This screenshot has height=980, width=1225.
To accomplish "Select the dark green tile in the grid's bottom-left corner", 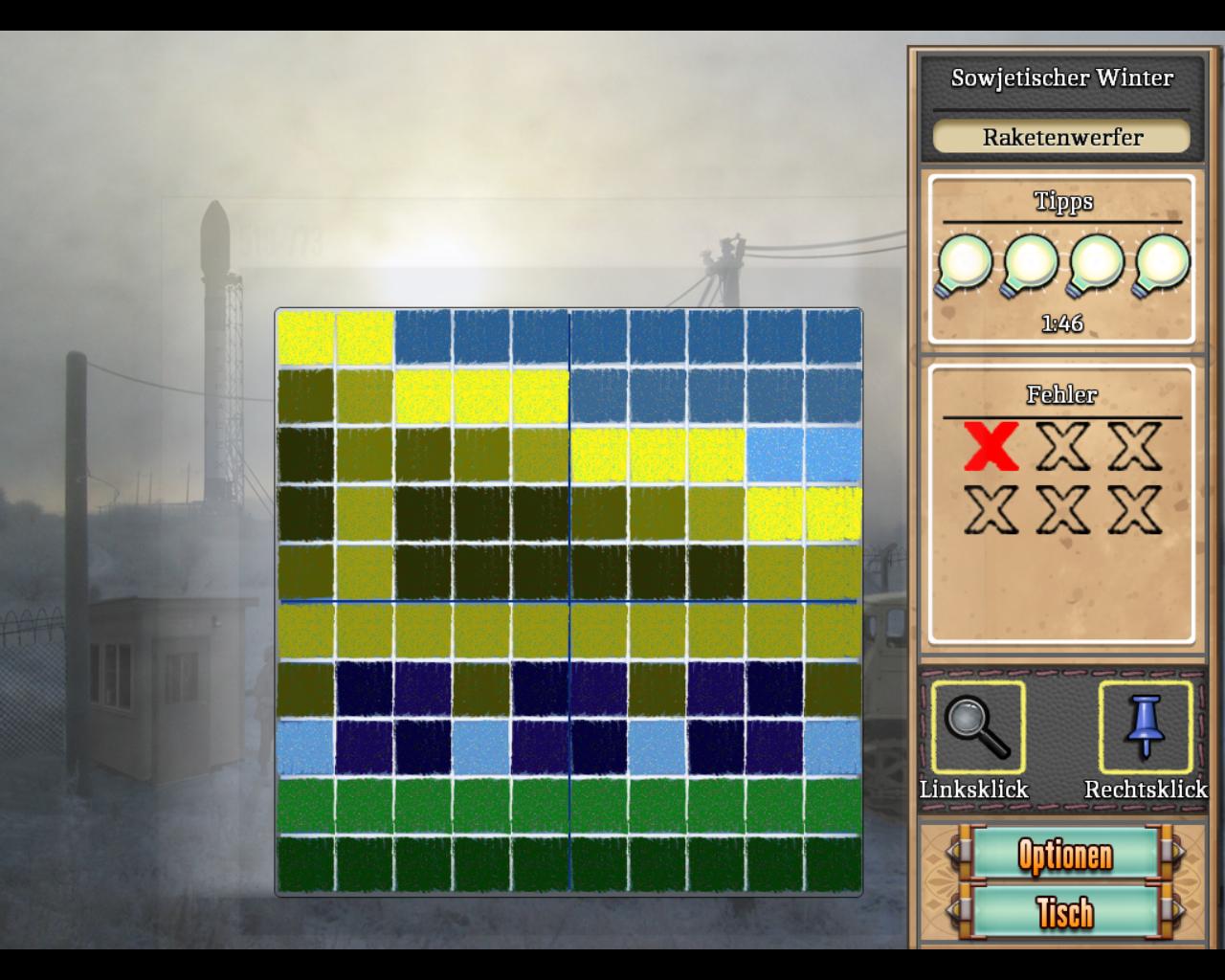I will pos(306,864).
